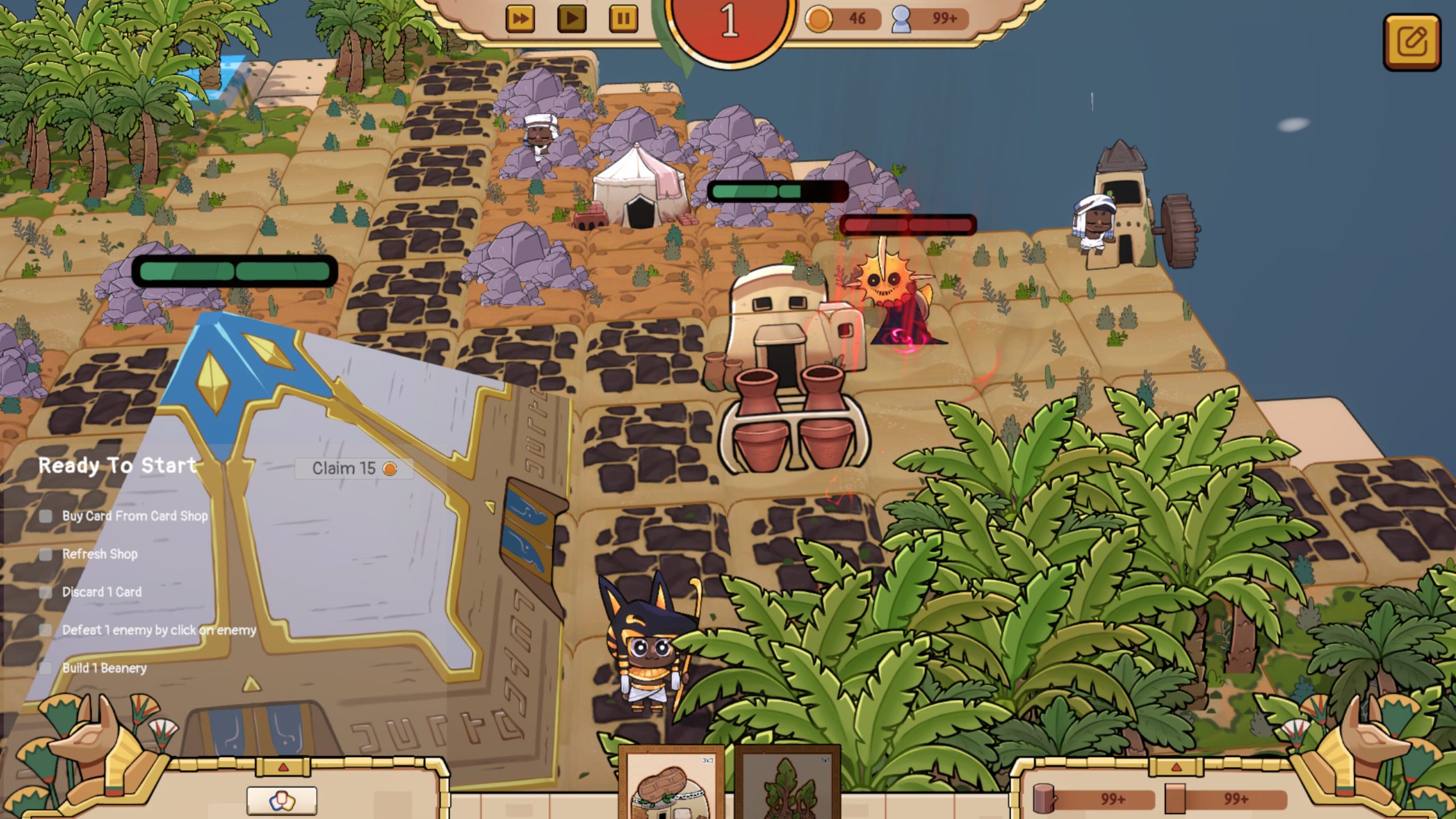The height and width of the screenshot is (819, 1456).
Task: Select the Discard 1 Card objective
Action: click(101, 592)
